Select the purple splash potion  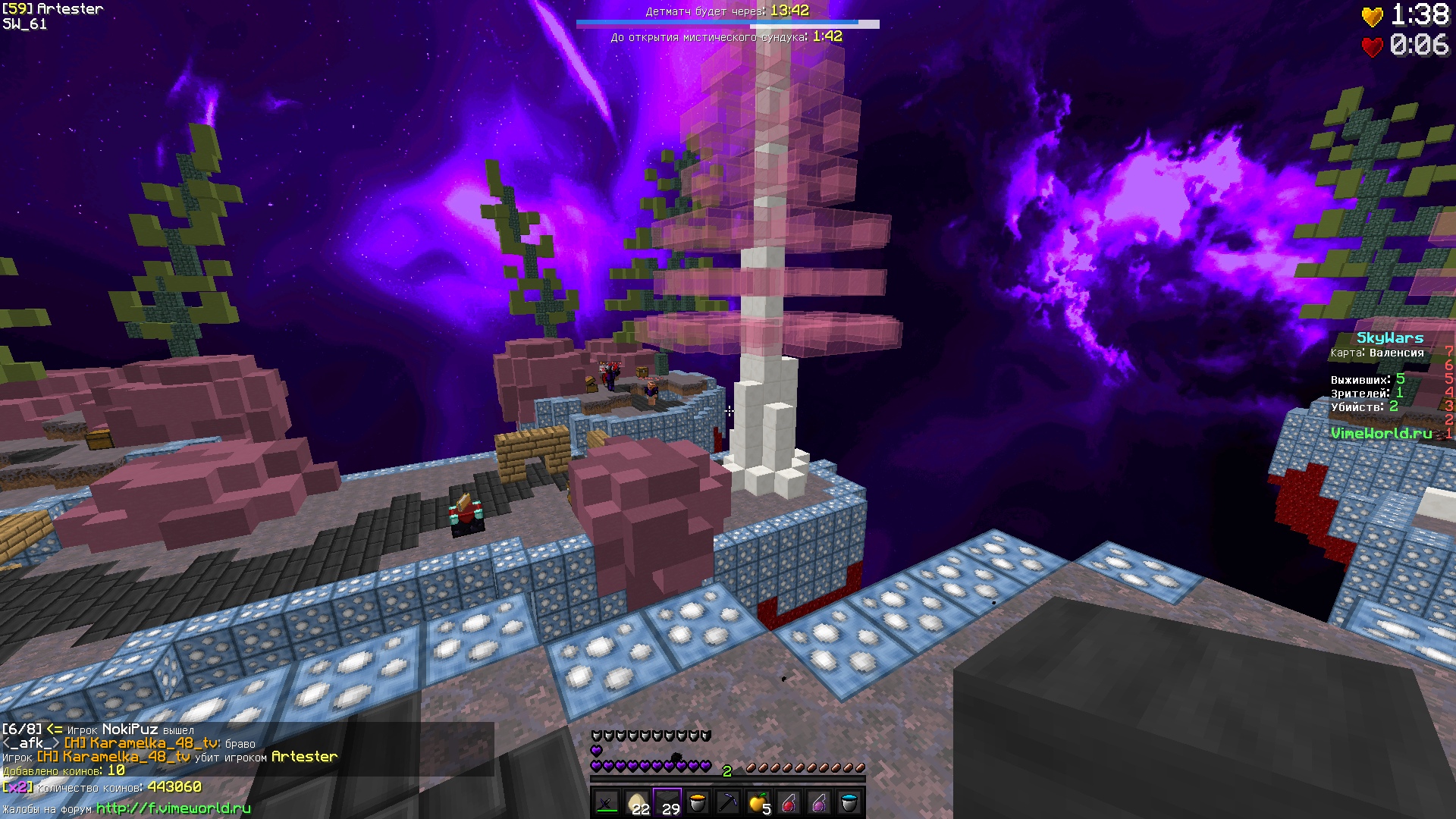pos(819,802)
